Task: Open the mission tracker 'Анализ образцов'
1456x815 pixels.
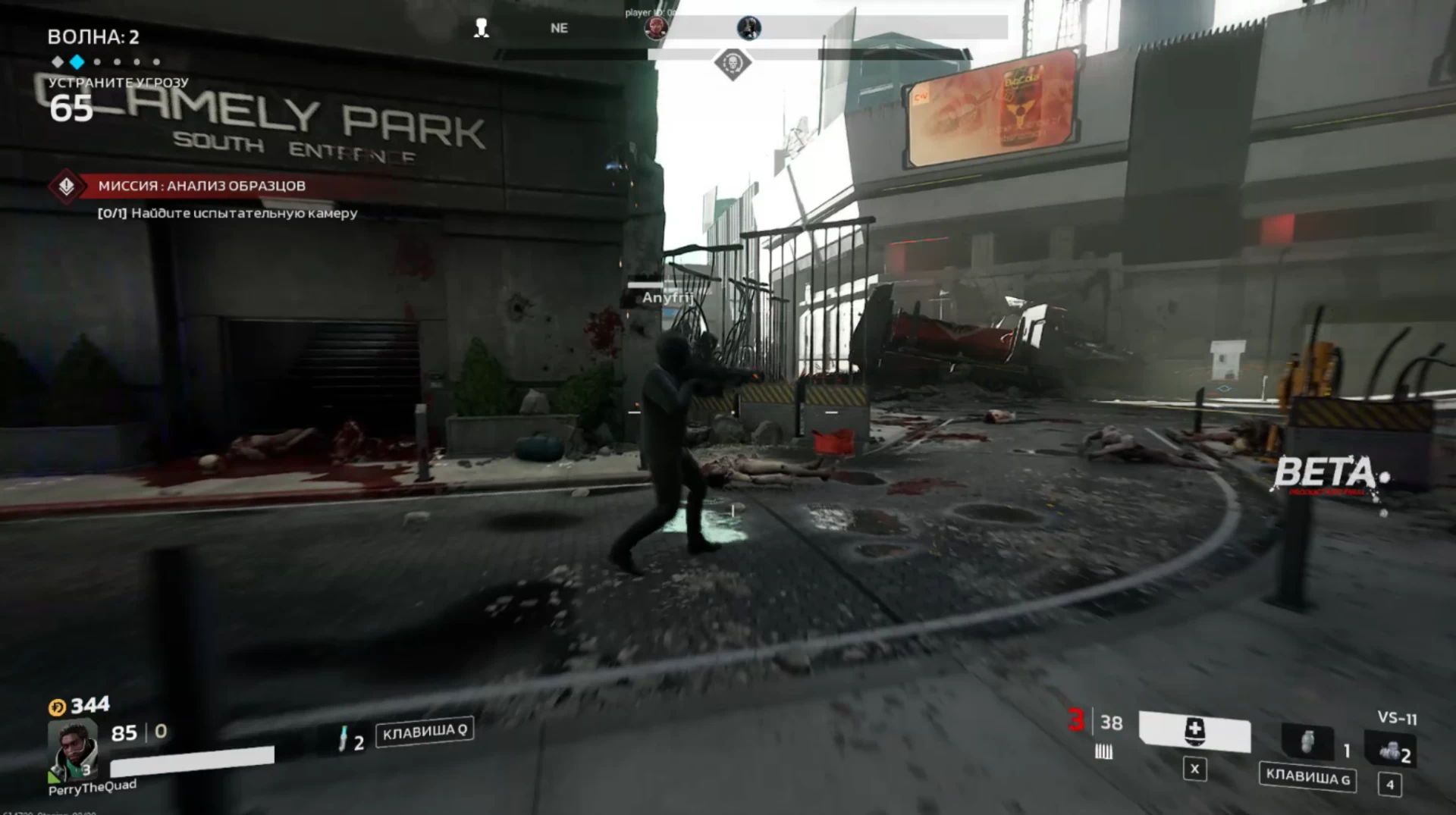Action: pyautogui.click(x=201, y=186)
